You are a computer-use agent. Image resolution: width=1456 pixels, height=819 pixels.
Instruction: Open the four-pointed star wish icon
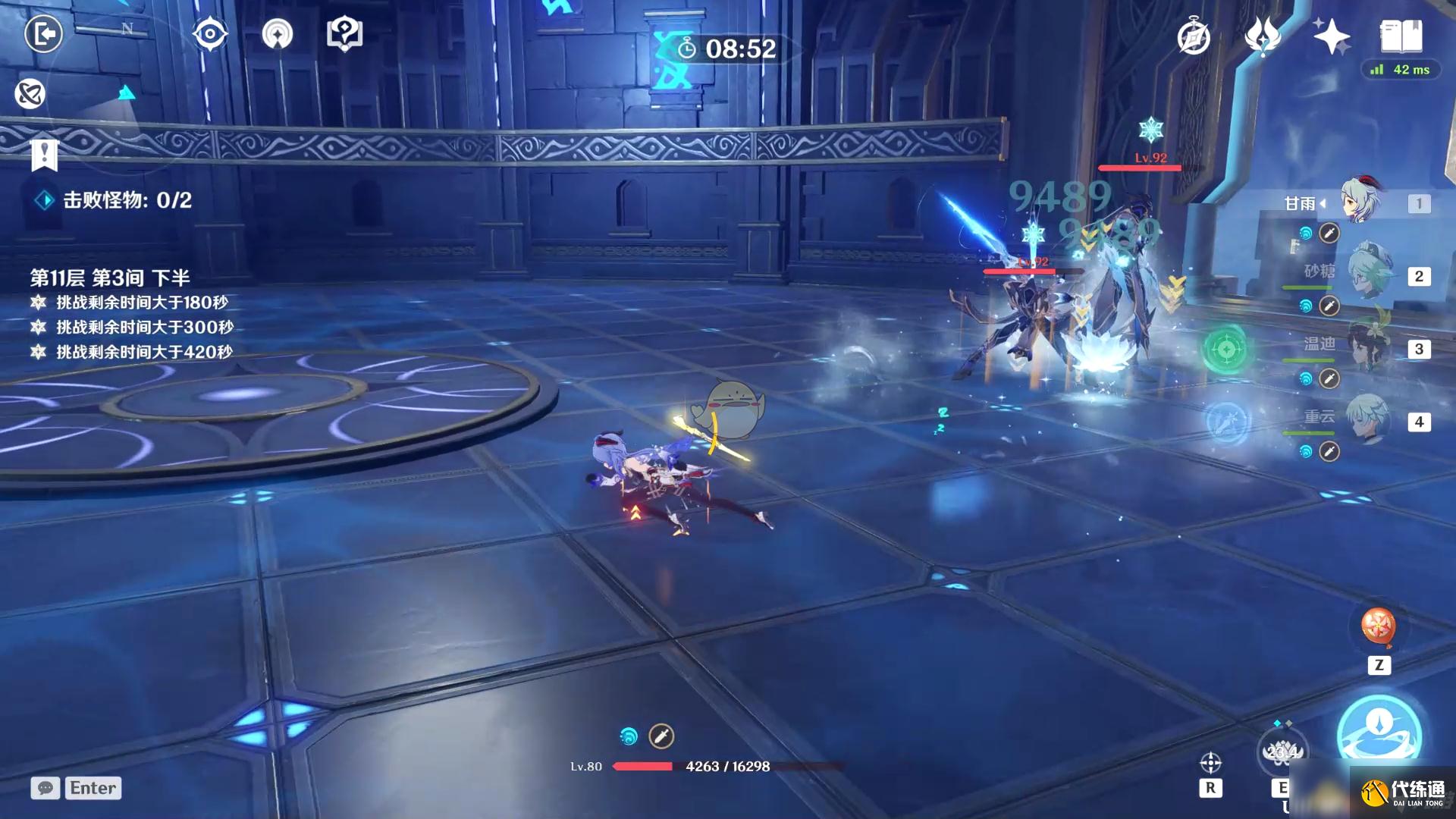point(1331,36)
